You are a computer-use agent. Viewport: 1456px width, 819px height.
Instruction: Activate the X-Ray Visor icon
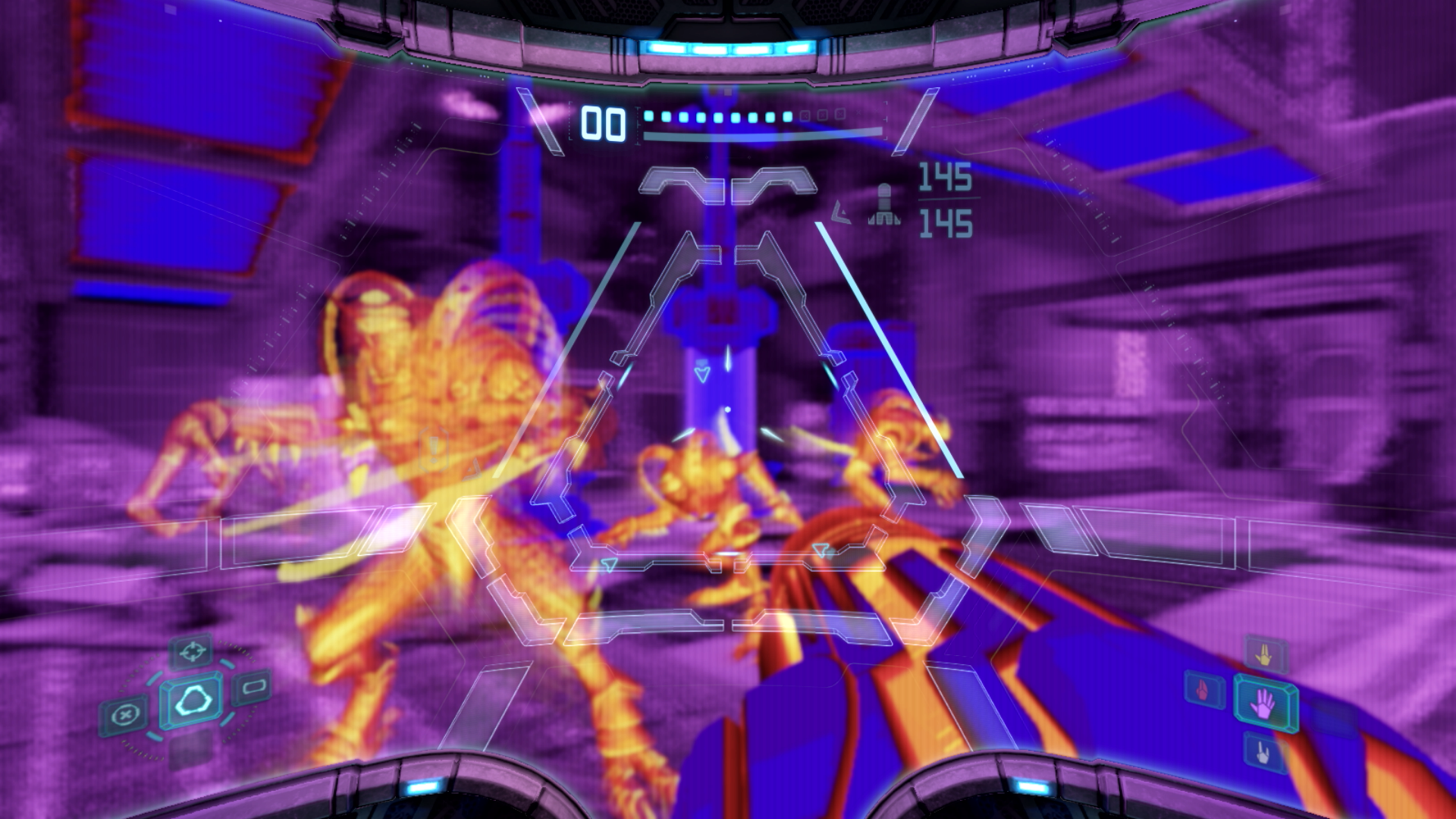126,713
